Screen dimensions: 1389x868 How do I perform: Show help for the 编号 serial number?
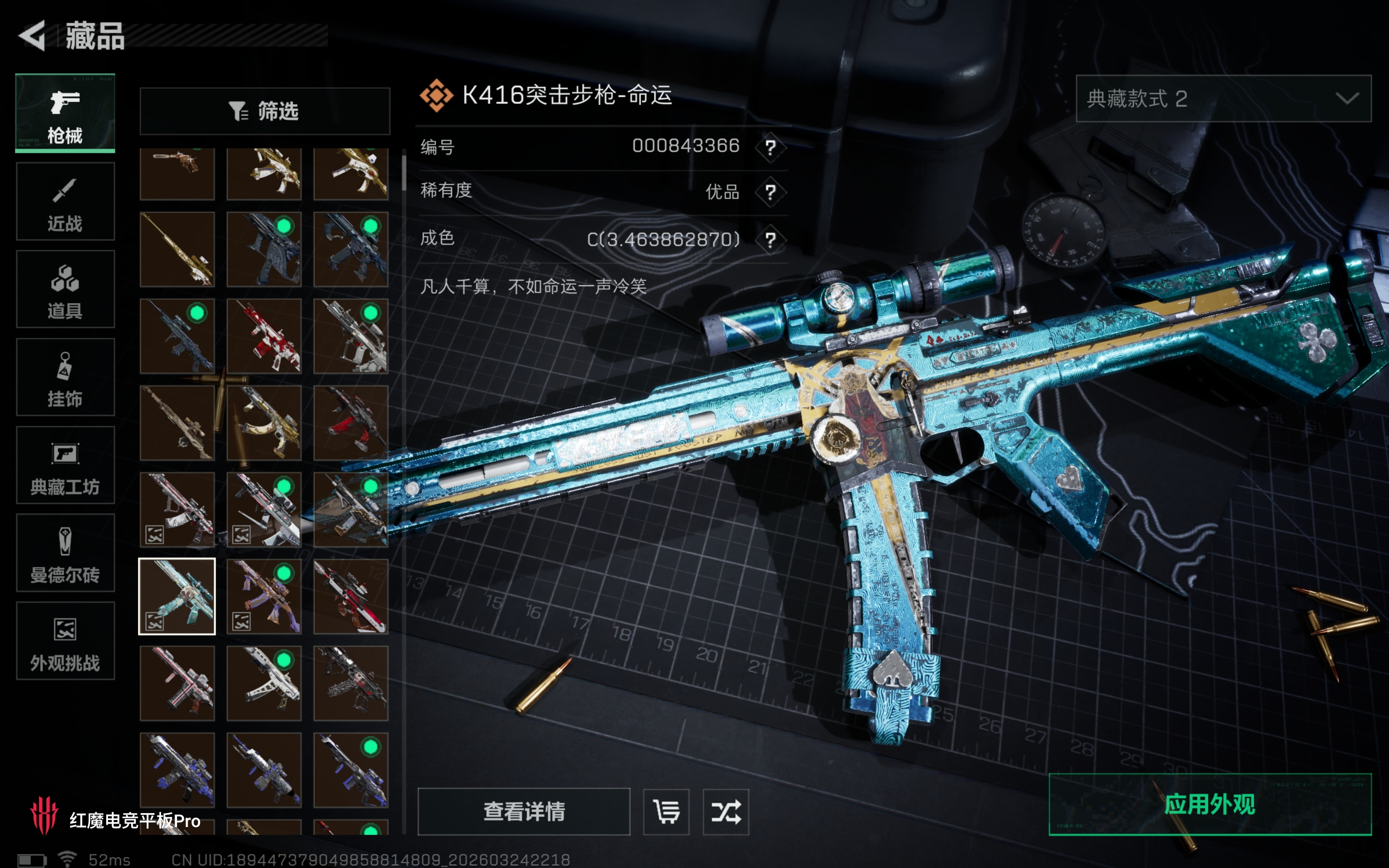click(x=770, y=148)
